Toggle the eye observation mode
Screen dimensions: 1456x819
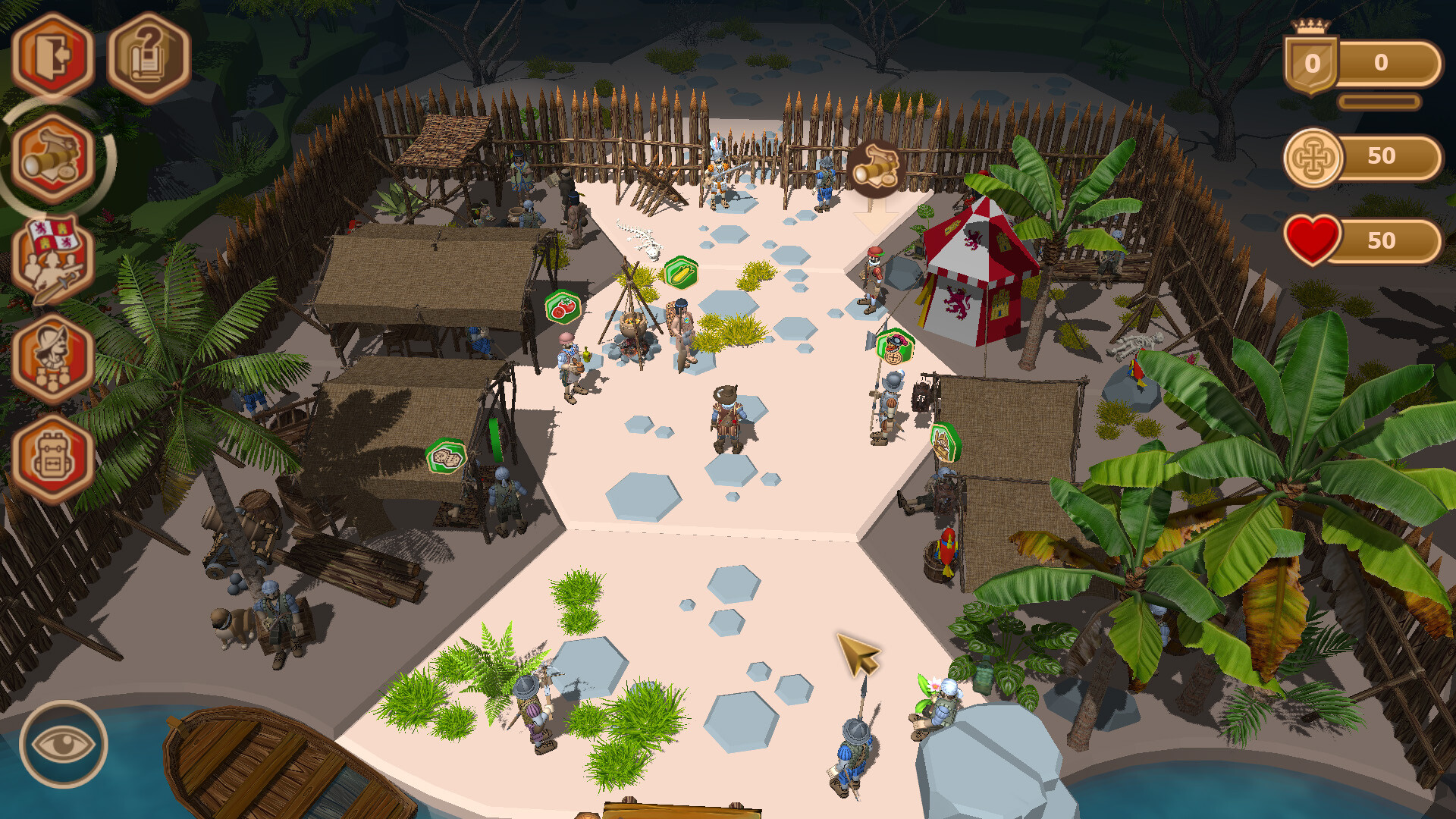click(63, 745)
